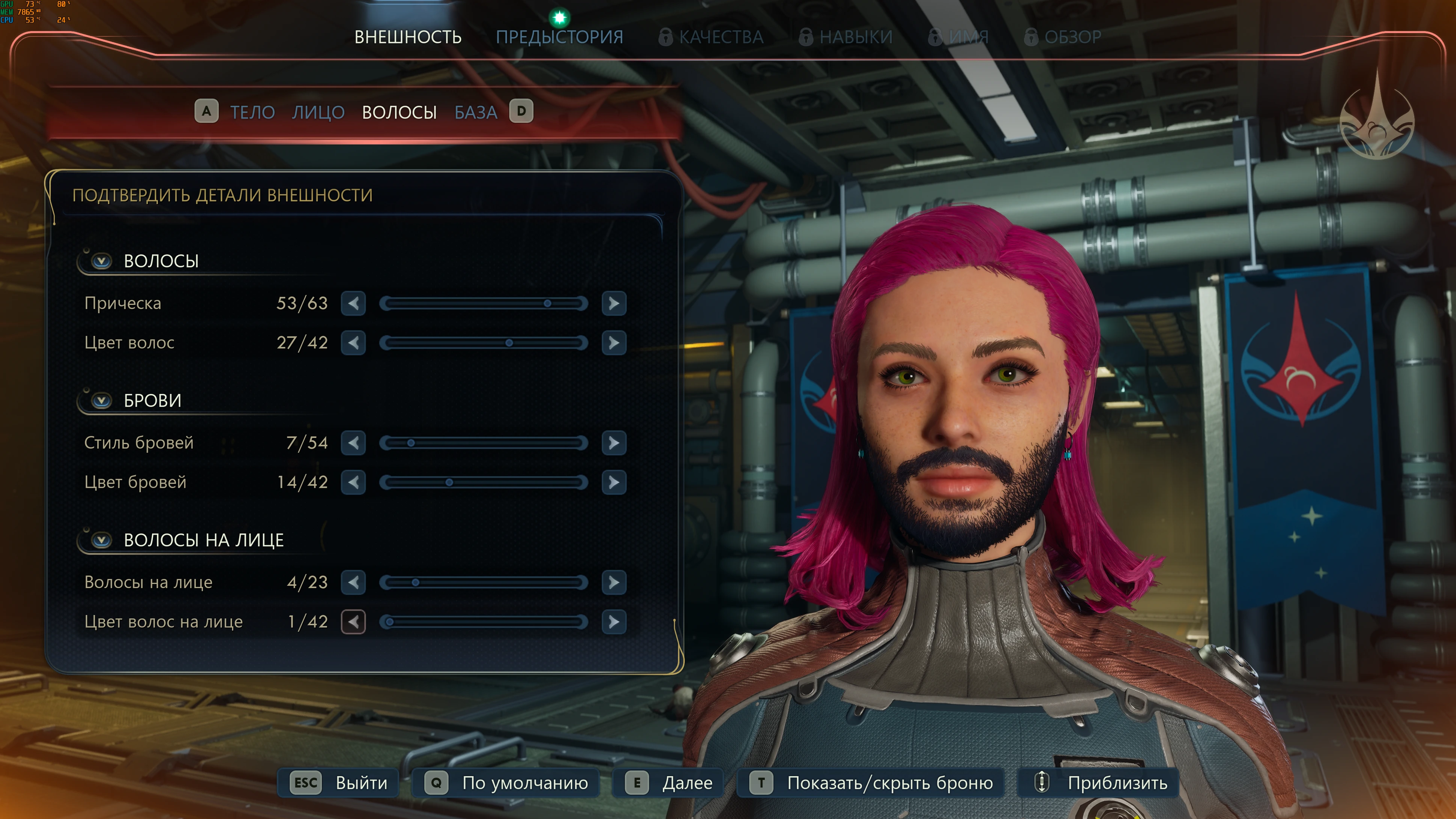The height and width of the screenshot is (819, 1456).
Task: Open the ЛИЦО sub-tab
Action: pos(318,113)
